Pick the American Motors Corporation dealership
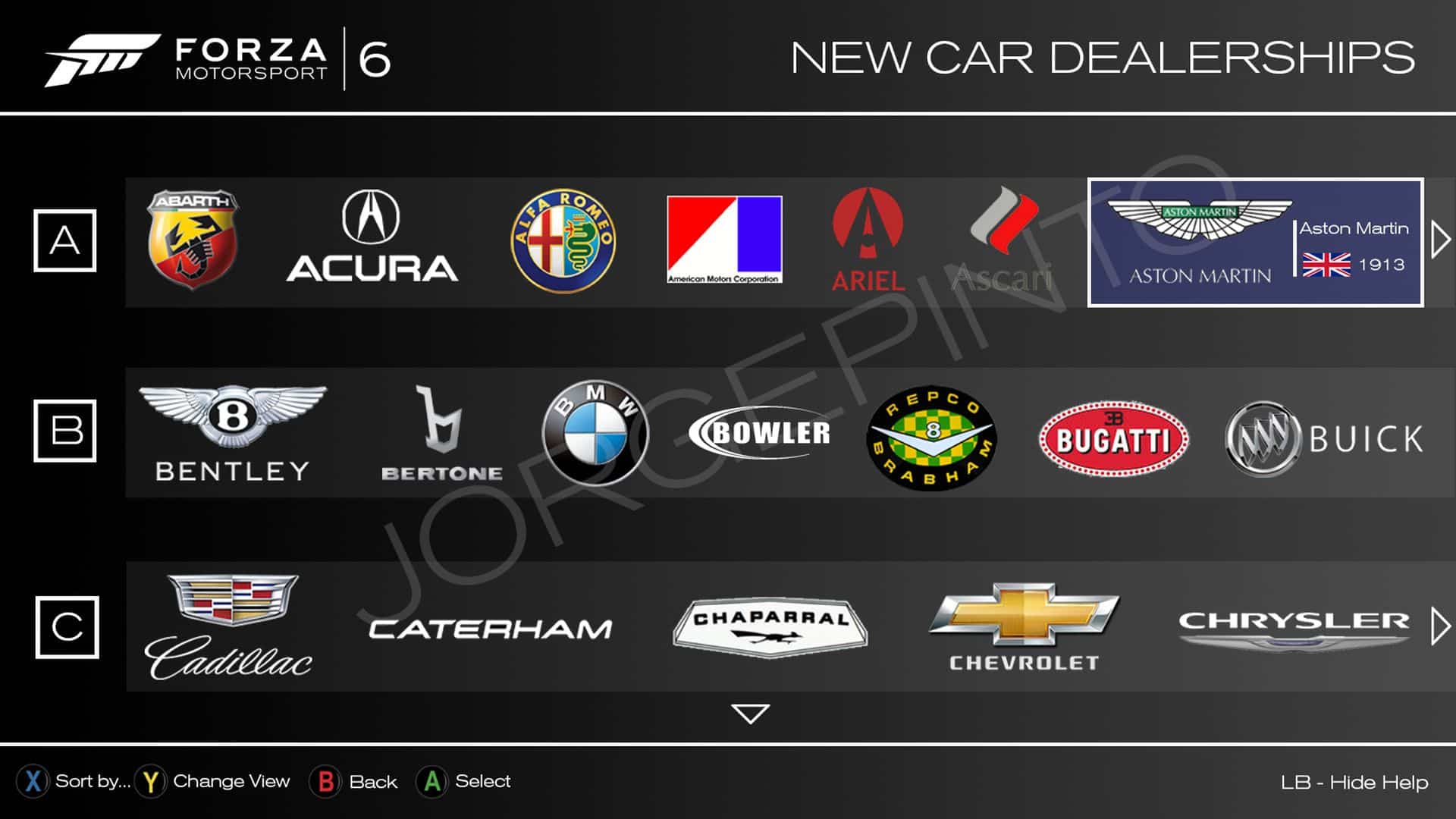 click(724, 240)
